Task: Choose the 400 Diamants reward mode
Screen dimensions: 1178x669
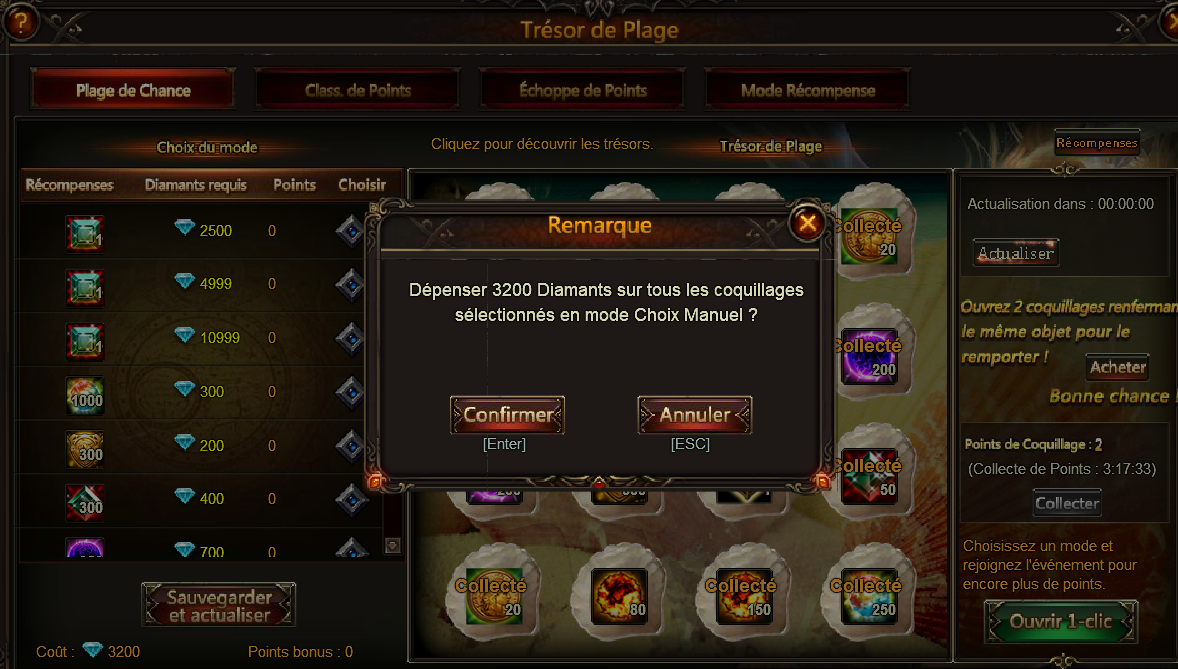Action: 349,499
